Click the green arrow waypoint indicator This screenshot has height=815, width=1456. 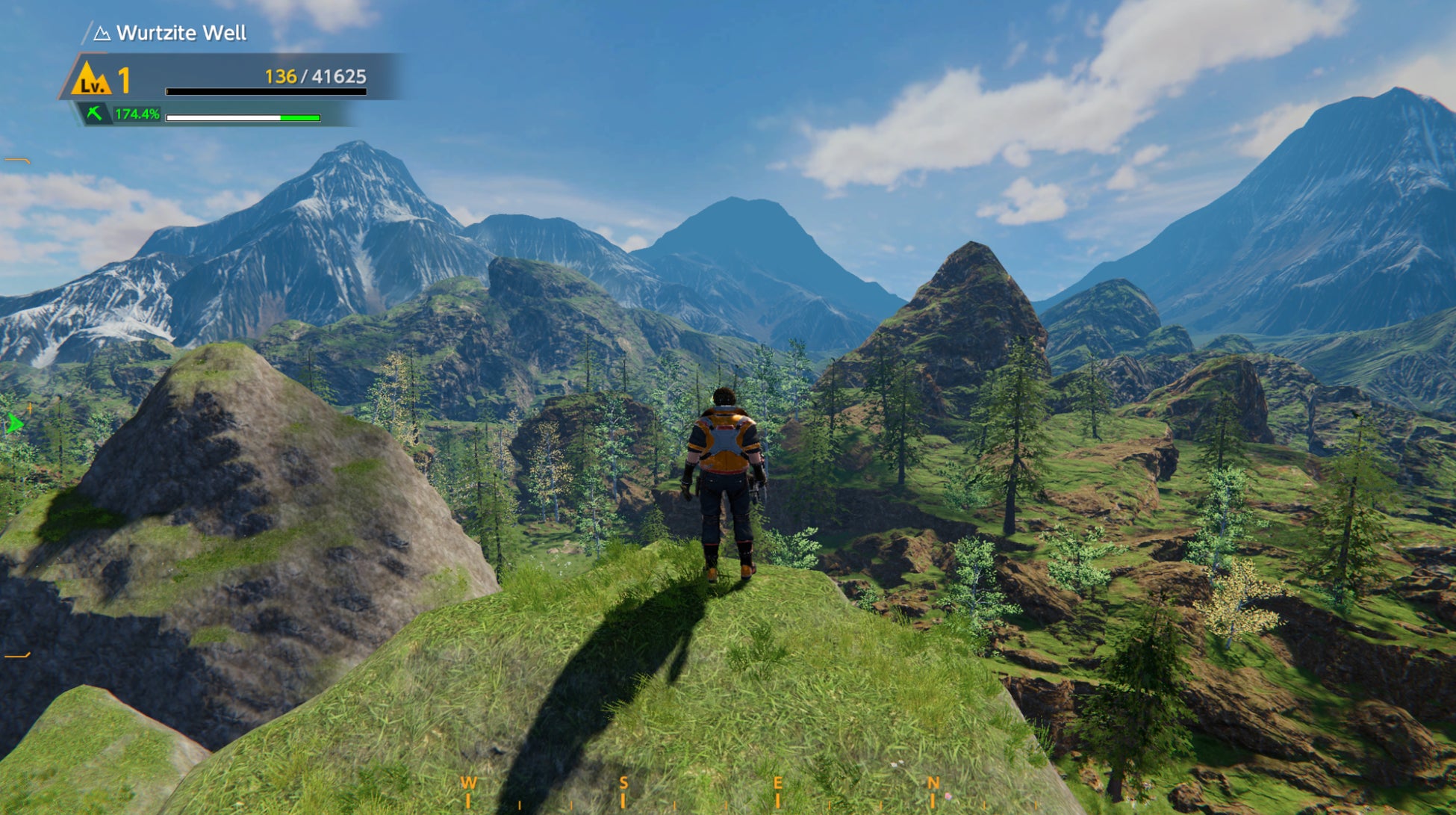13,424
